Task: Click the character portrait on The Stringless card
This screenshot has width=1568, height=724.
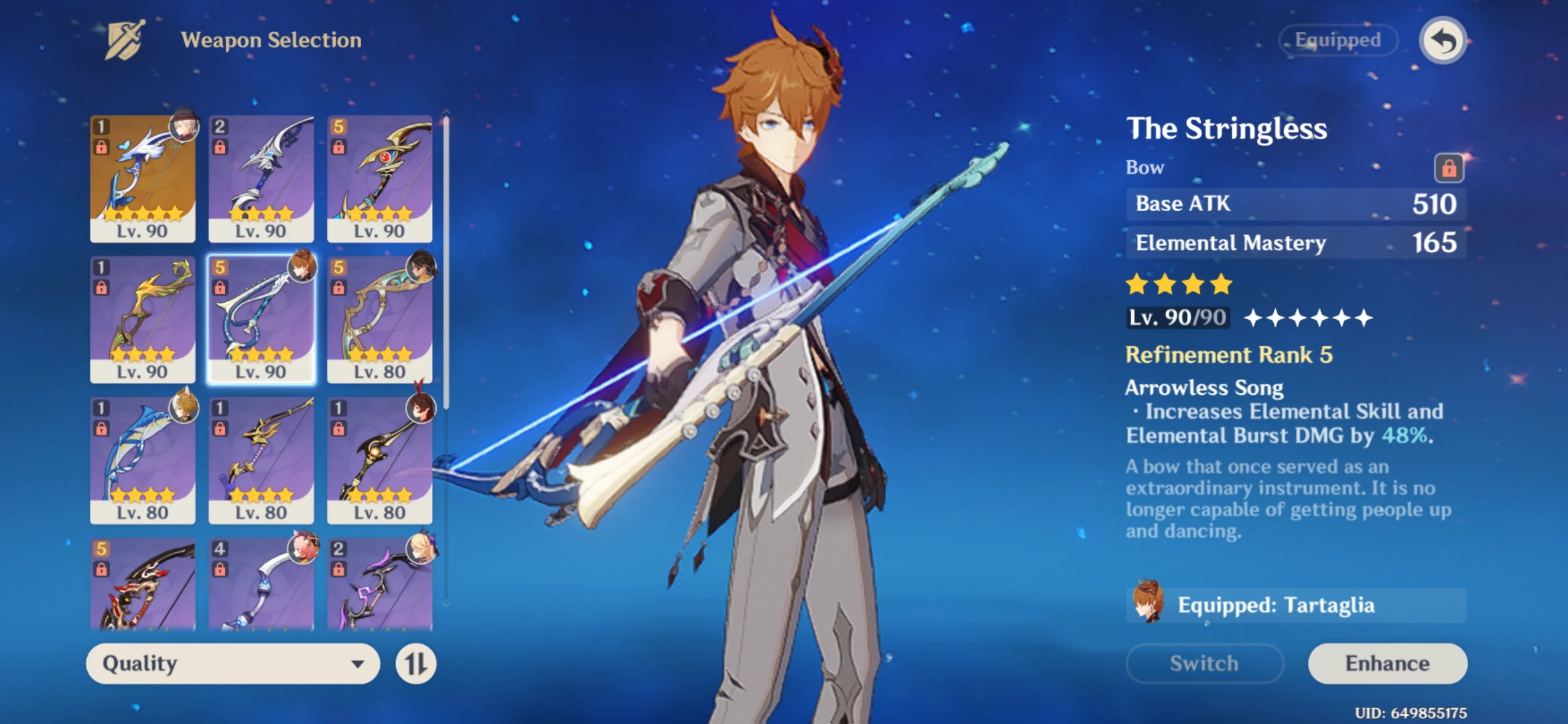Action: coord(303,268)
